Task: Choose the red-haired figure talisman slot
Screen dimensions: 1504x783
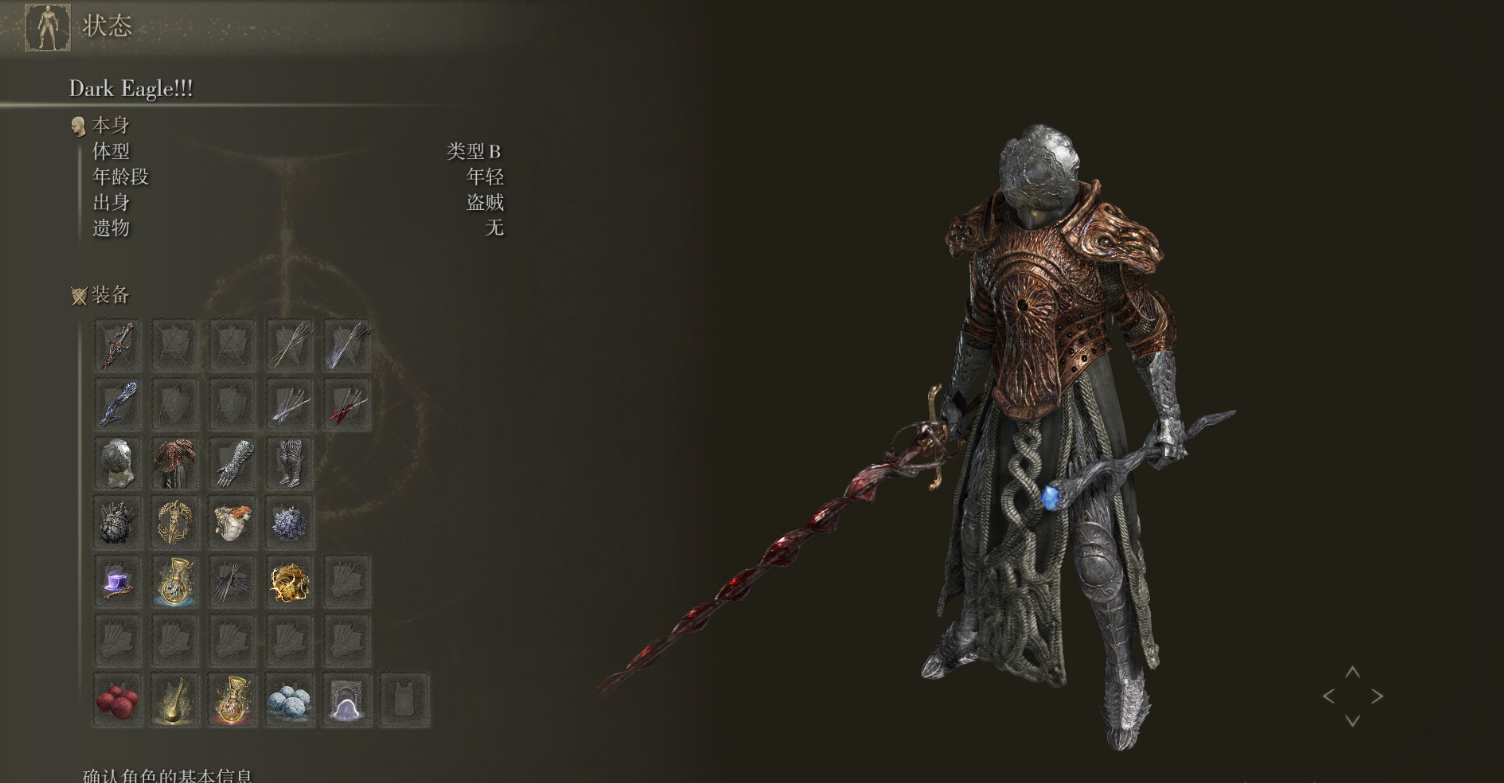Action: [233, 522]
